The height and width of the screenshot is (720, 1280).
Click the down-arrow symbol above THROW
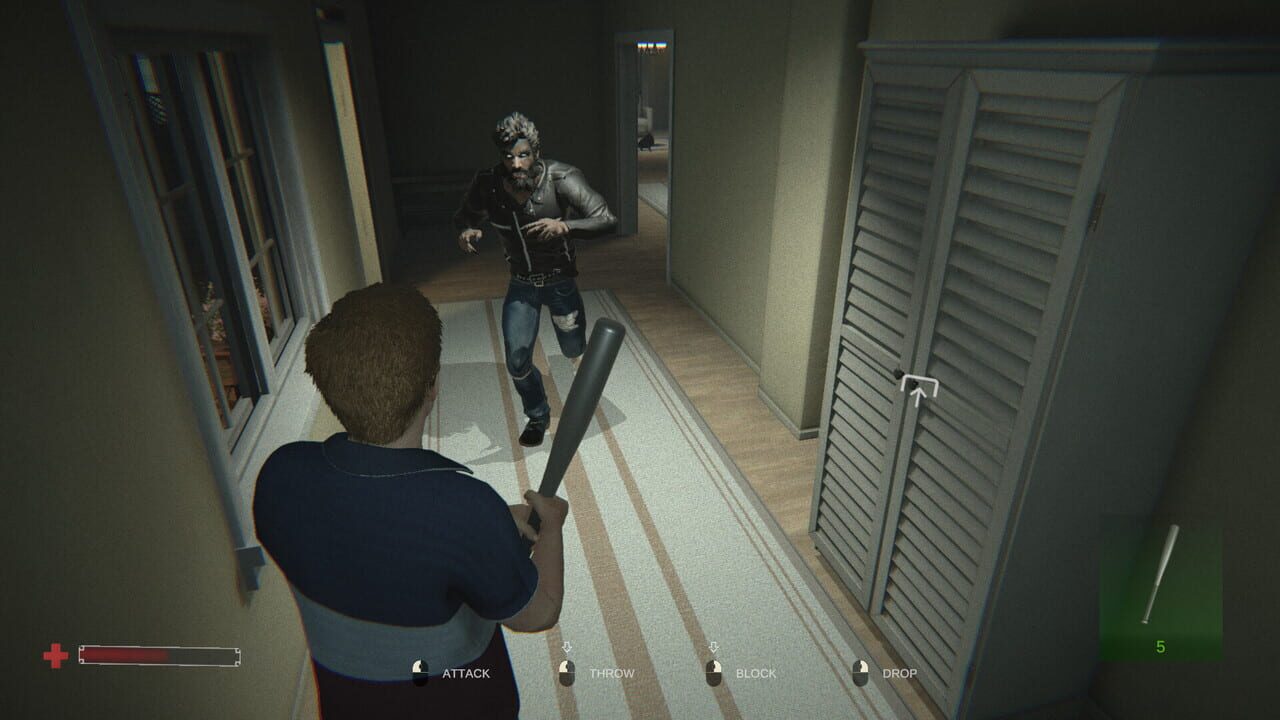[565, 647]
